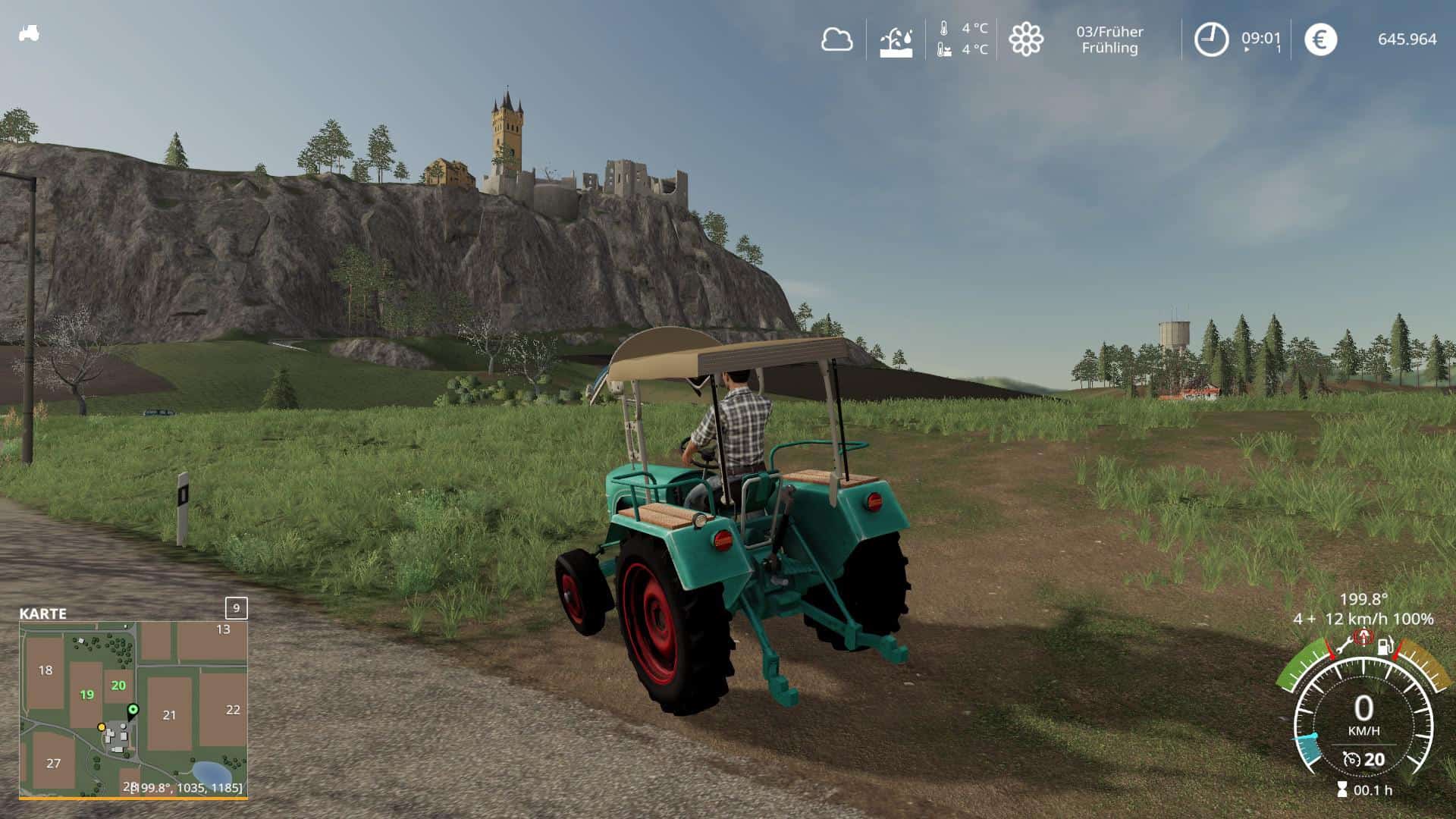The height and width of the screenshot is (819, 1456).
Task: Select field 27 on the minimap
Action: pyautogui.click(x=53, y=763)
